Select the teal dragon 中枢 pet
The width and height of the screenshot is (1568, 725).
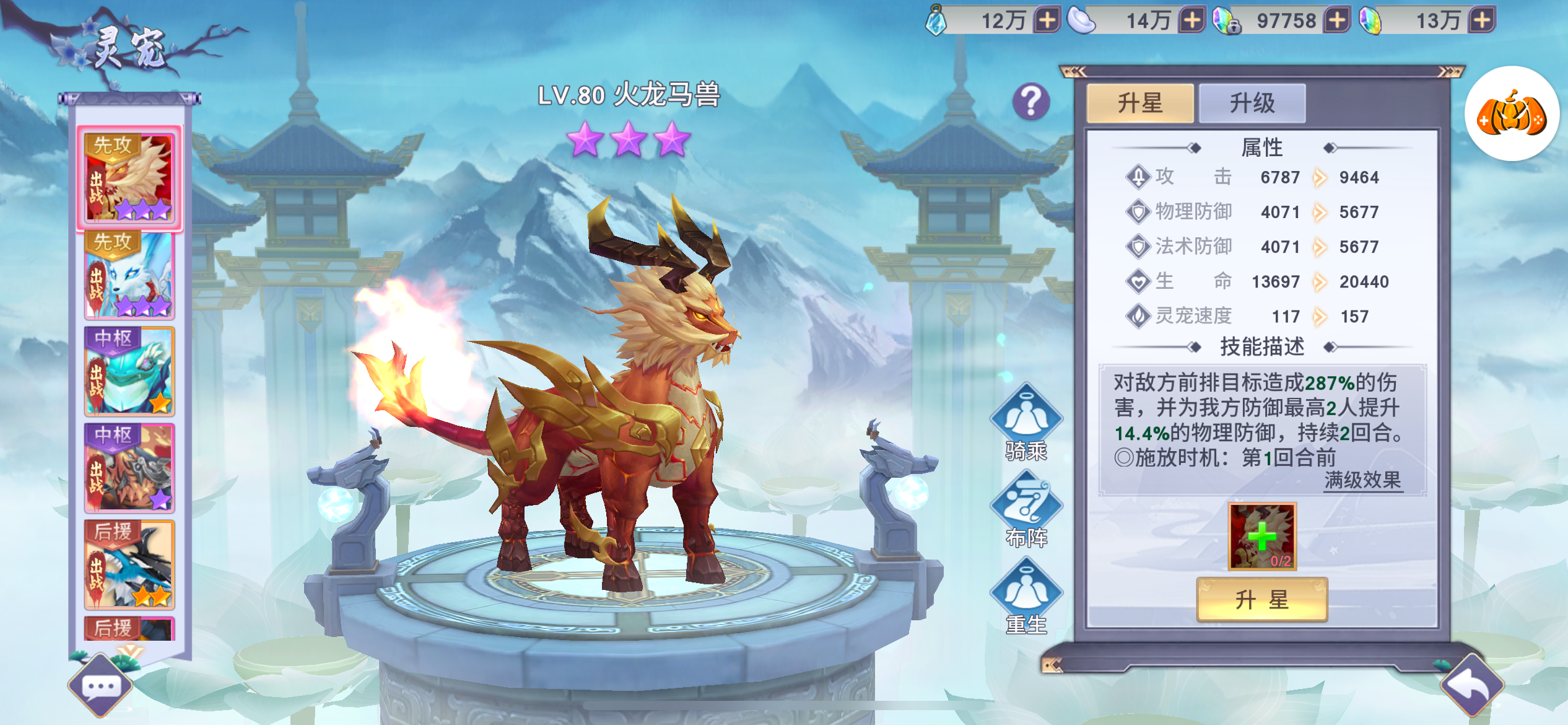[129, 371]
